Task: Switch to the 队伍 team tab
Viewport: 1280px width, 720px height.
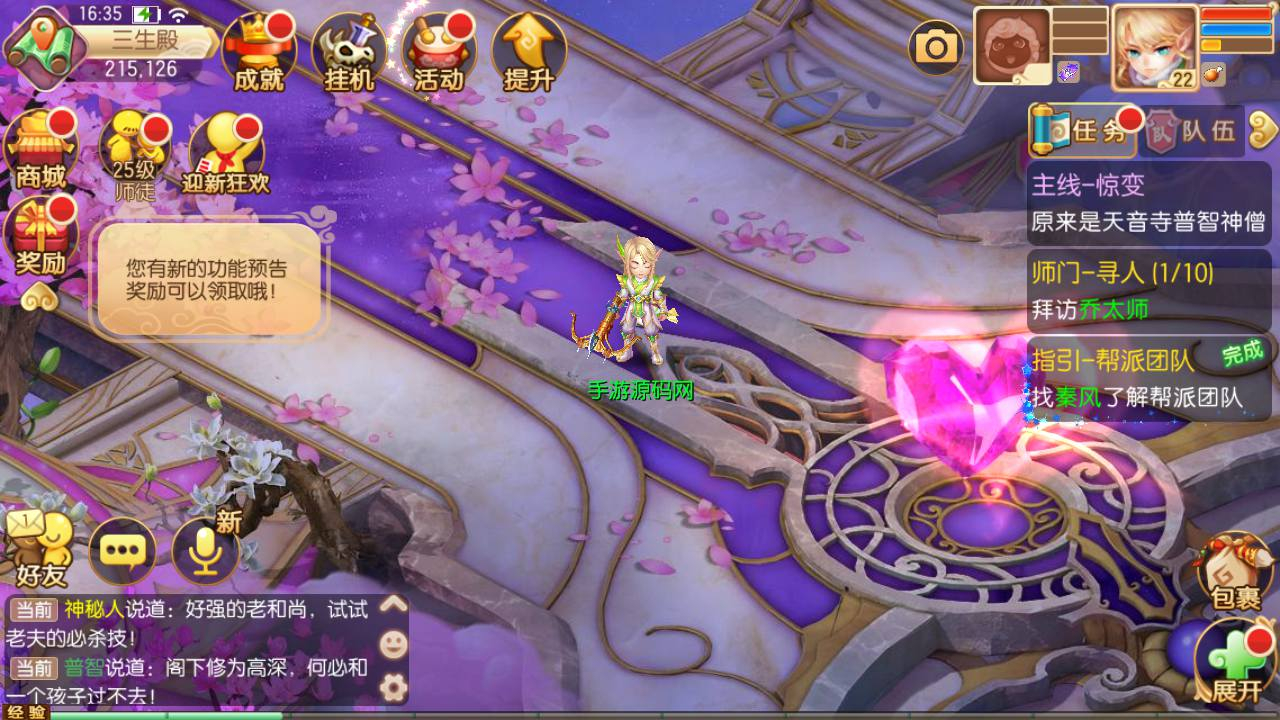Action: coord(1193,131)
